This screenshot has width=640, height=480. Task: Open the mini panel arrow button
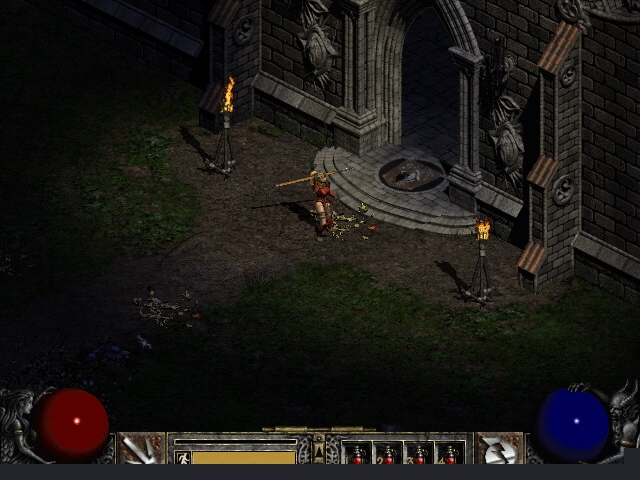tap(319, 453)
